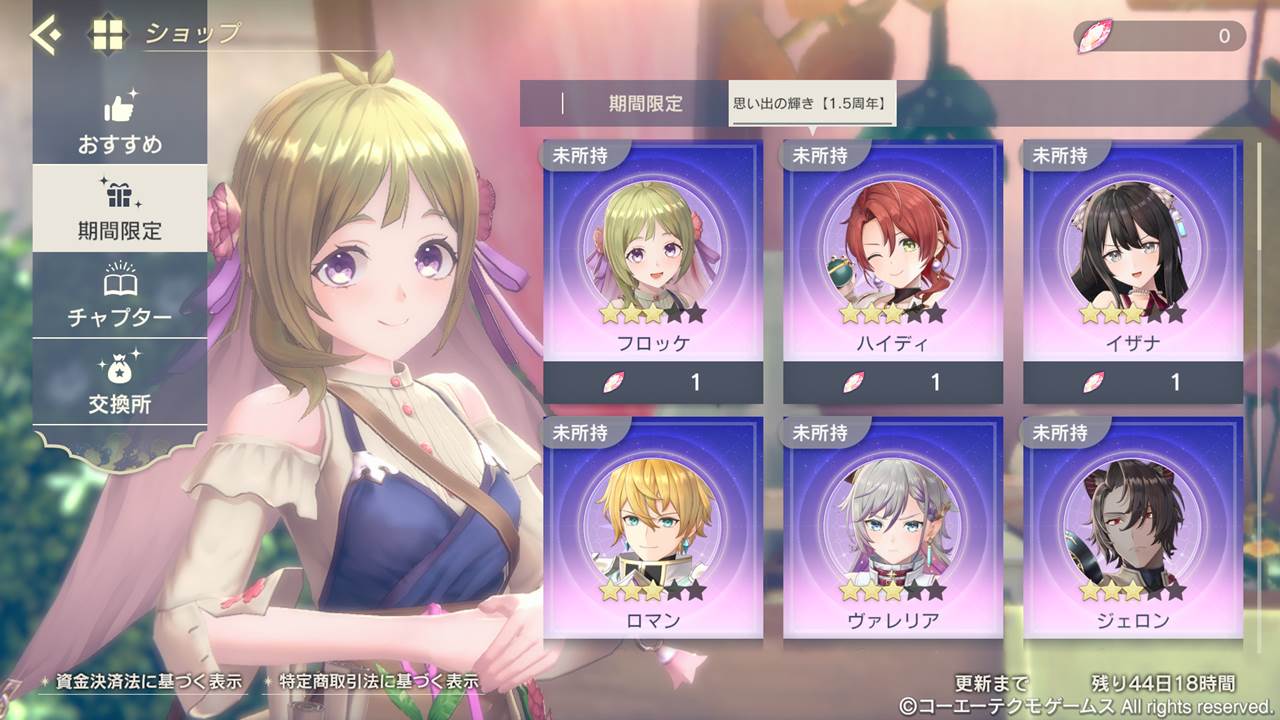Pick the ヴァレリア character card
This screenshot has height=720, width=1280.
[x=893, y=527]
